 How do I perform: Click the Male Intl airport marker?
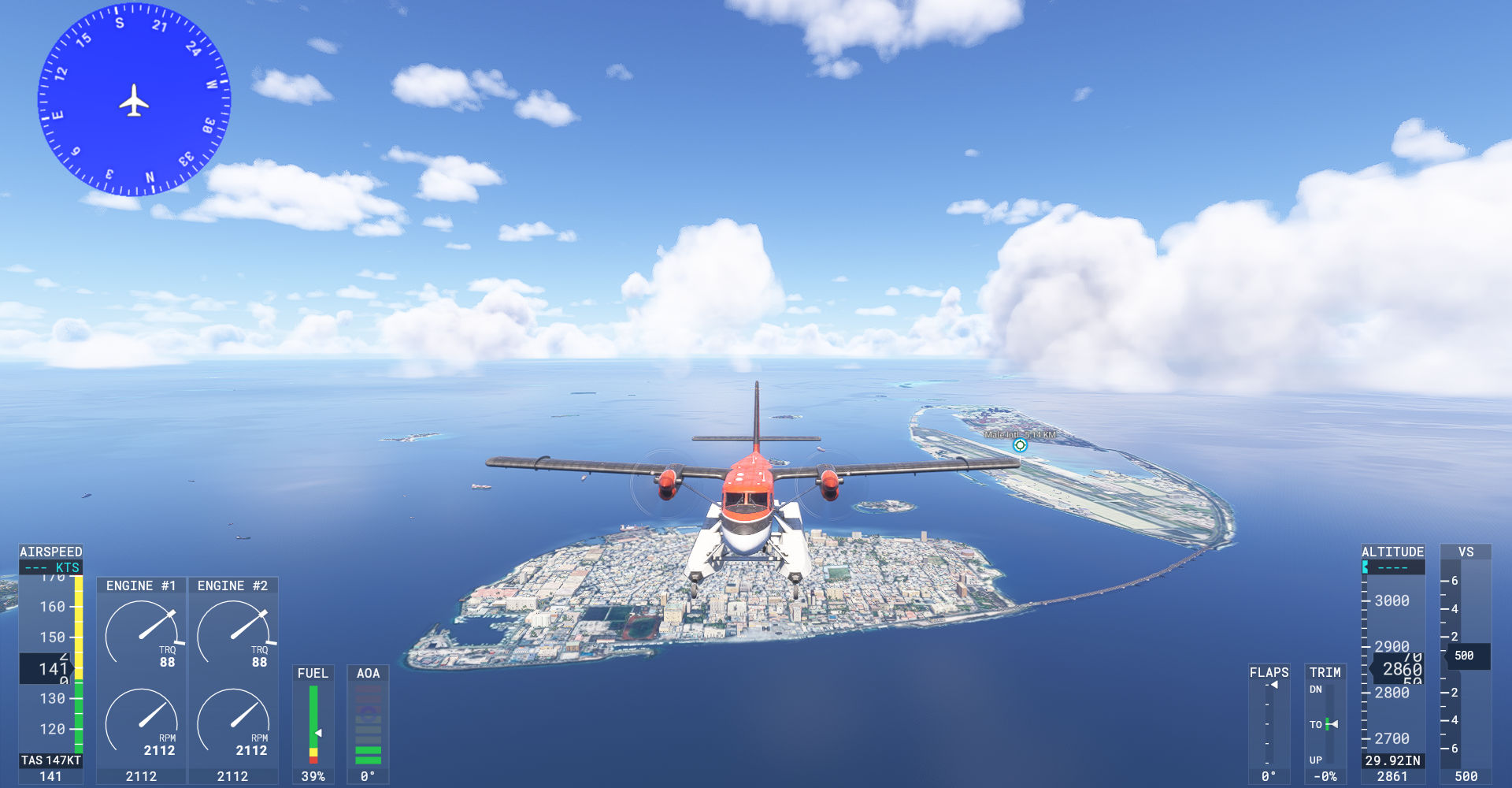pyautogui.click(x=1020, y=445)
